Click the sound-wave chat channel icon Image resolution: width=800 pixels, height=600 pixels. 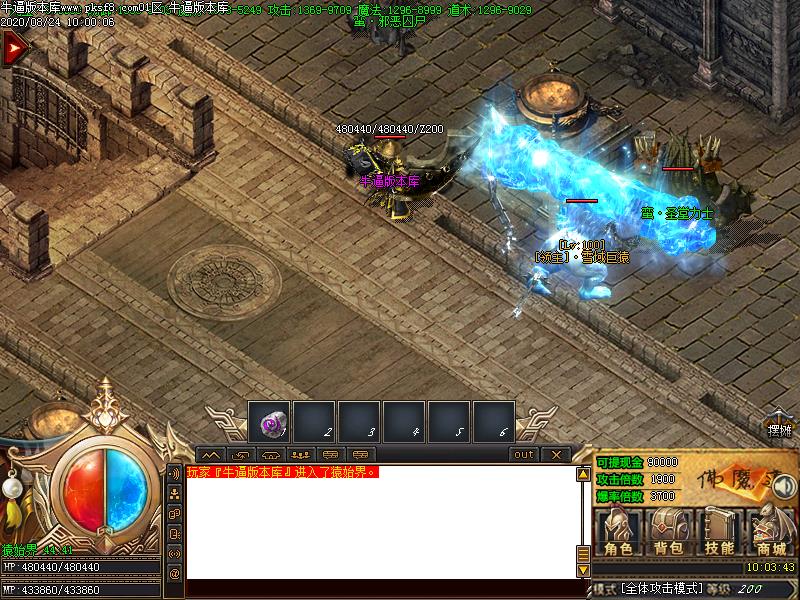(x=174, y=473)
